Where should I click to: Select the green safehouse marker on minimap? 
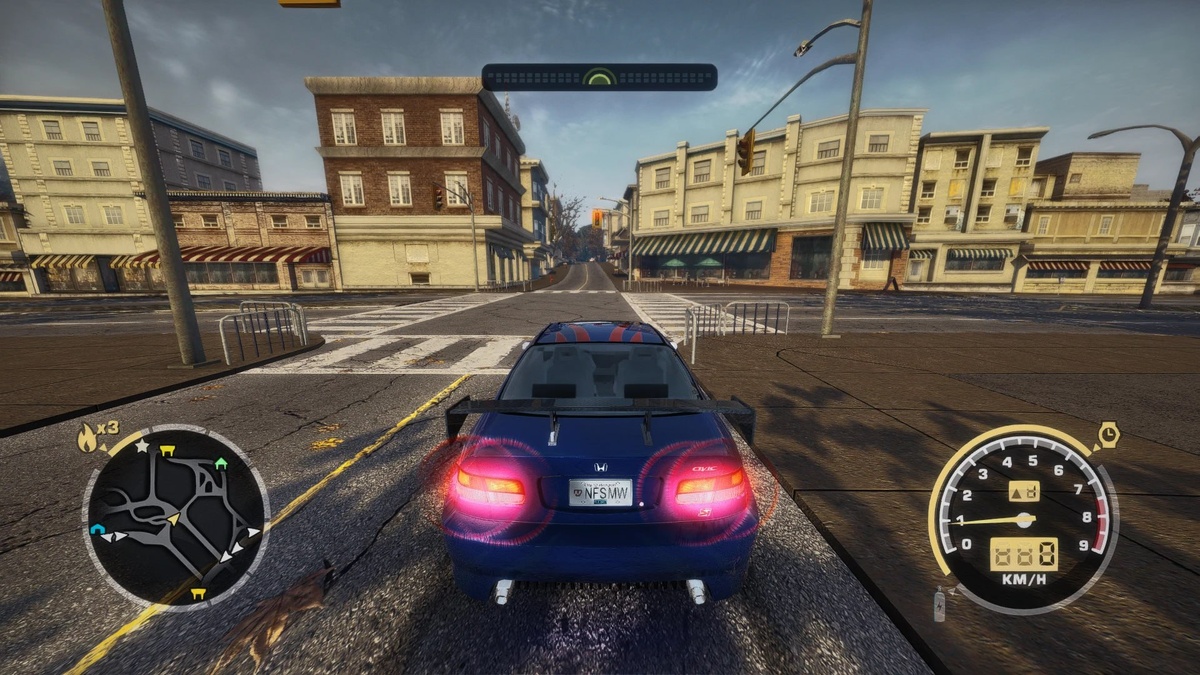coord(221,463)
